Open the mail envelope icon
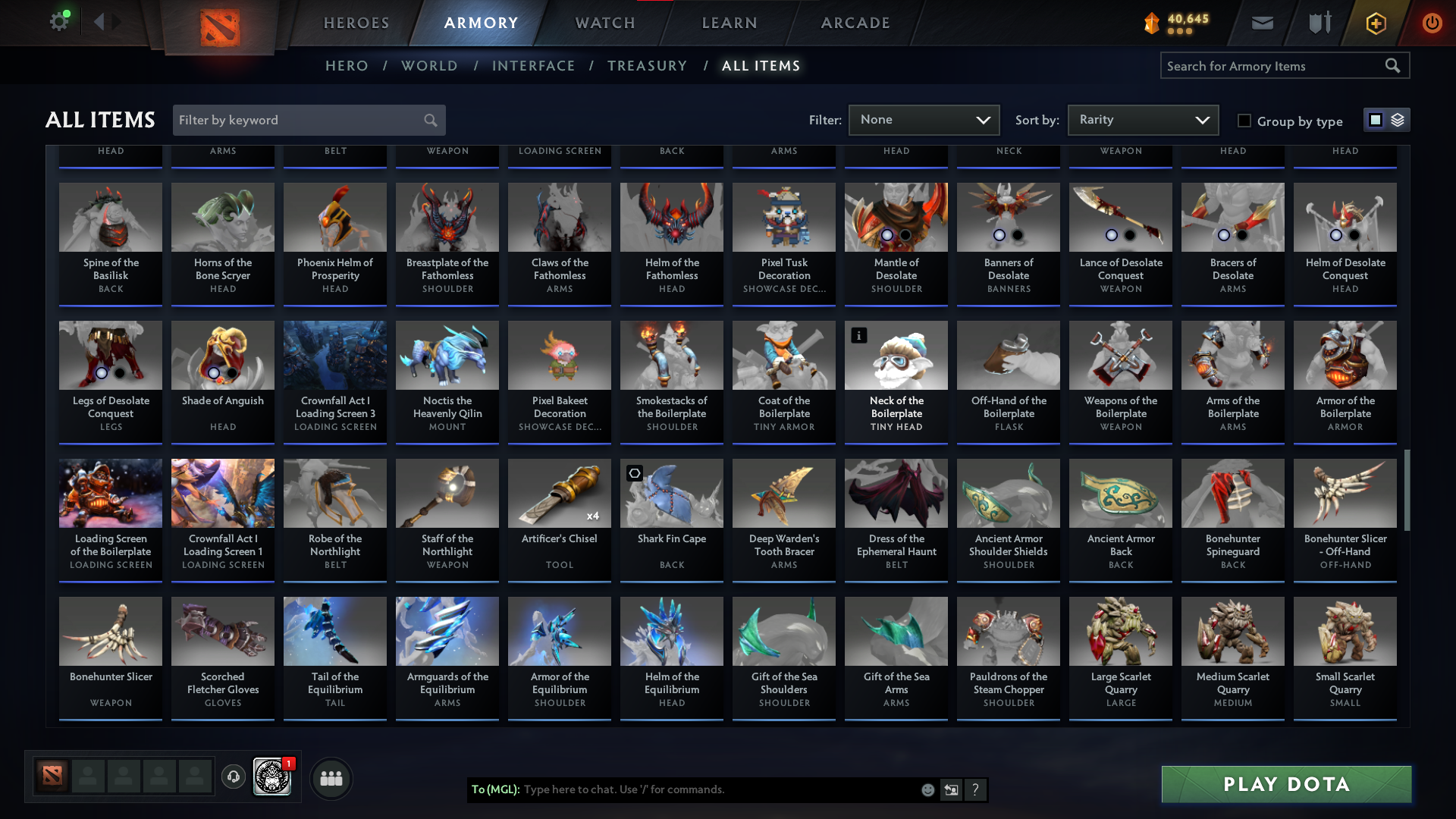The width and height of the screenshot is (1456, 819). [1261, 23]
